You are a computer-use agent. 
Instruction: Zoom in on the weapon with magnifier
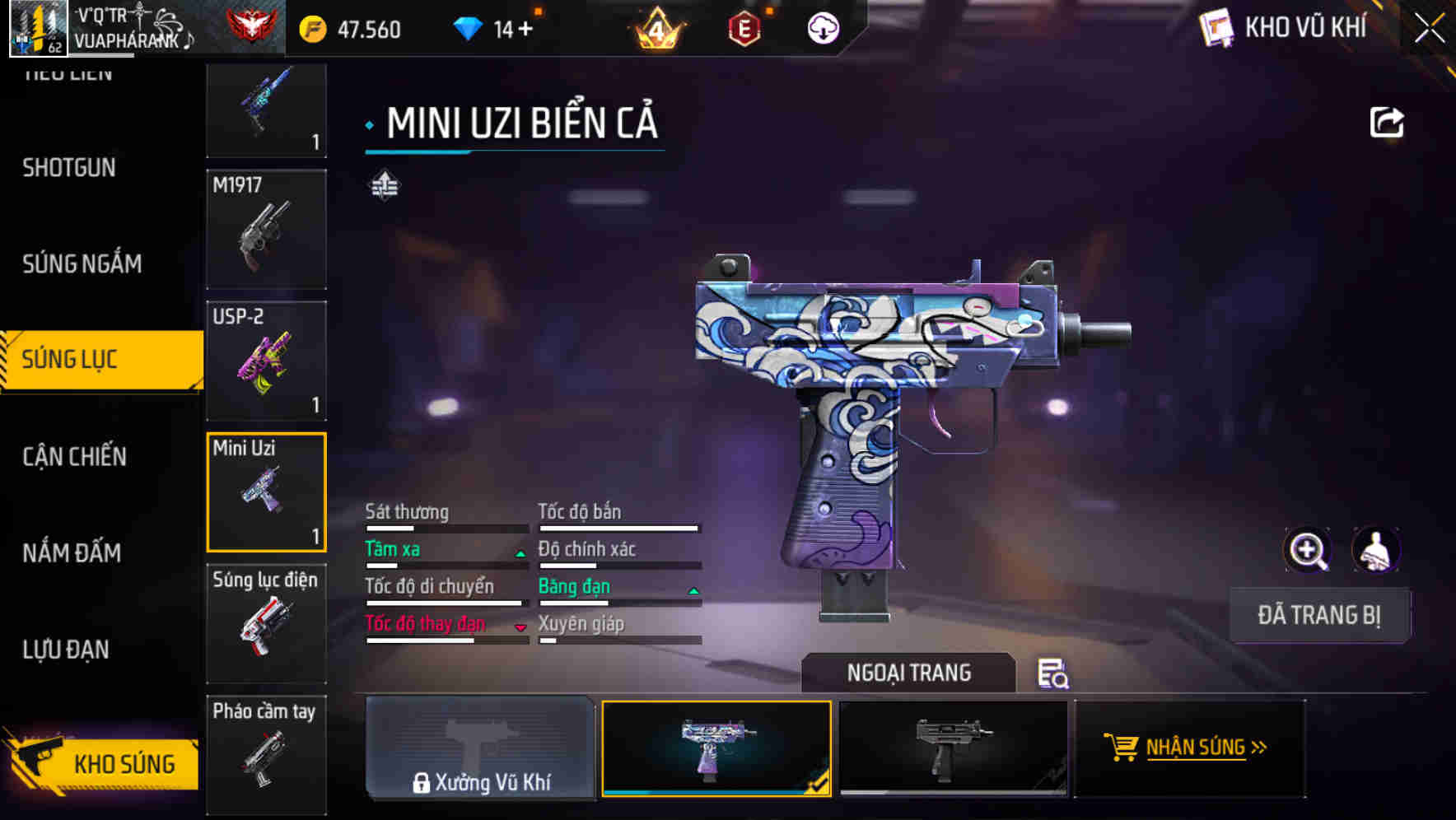(1307, 550)
